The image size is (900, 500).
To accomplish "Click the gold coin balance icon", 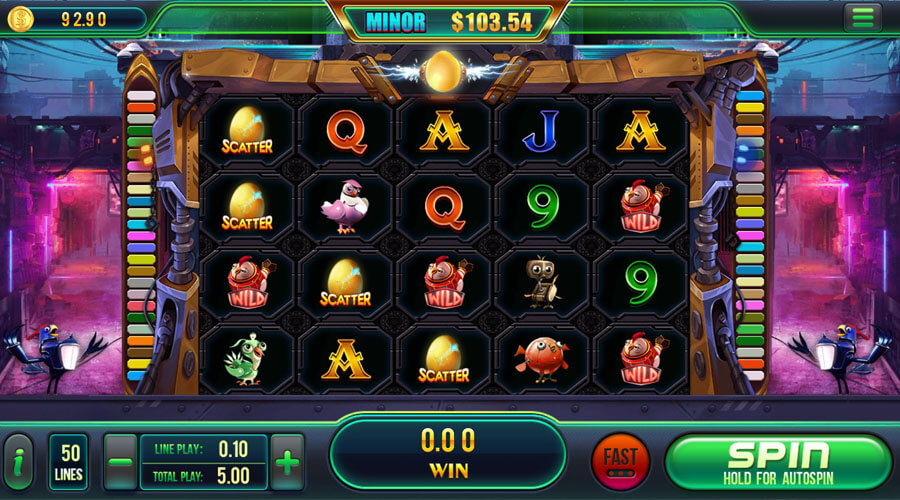I will coord(22,18).
